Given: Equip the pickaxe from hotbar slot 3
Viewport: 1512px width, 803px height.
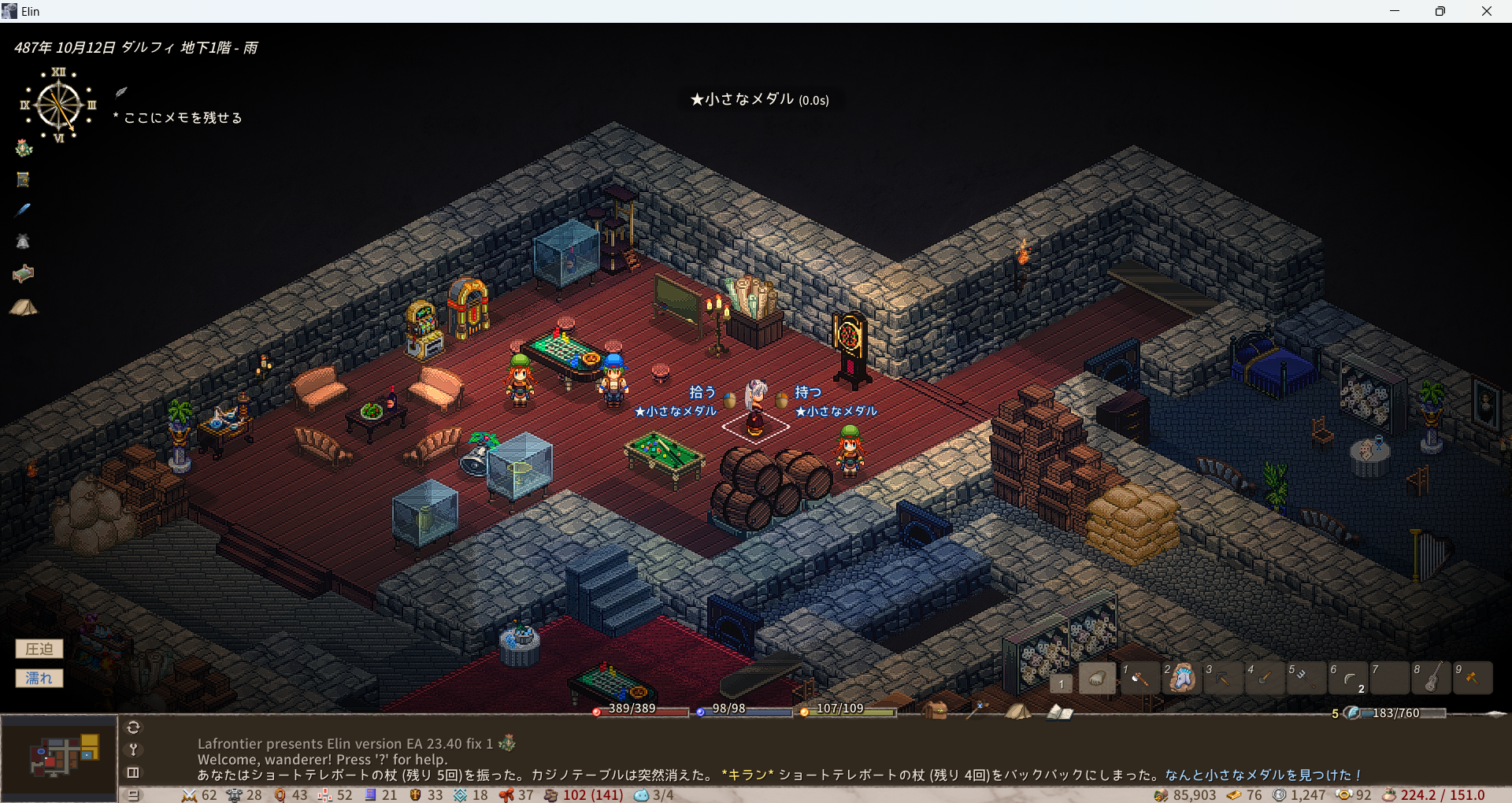Looking at the screenshot, I should (1223, 678).
